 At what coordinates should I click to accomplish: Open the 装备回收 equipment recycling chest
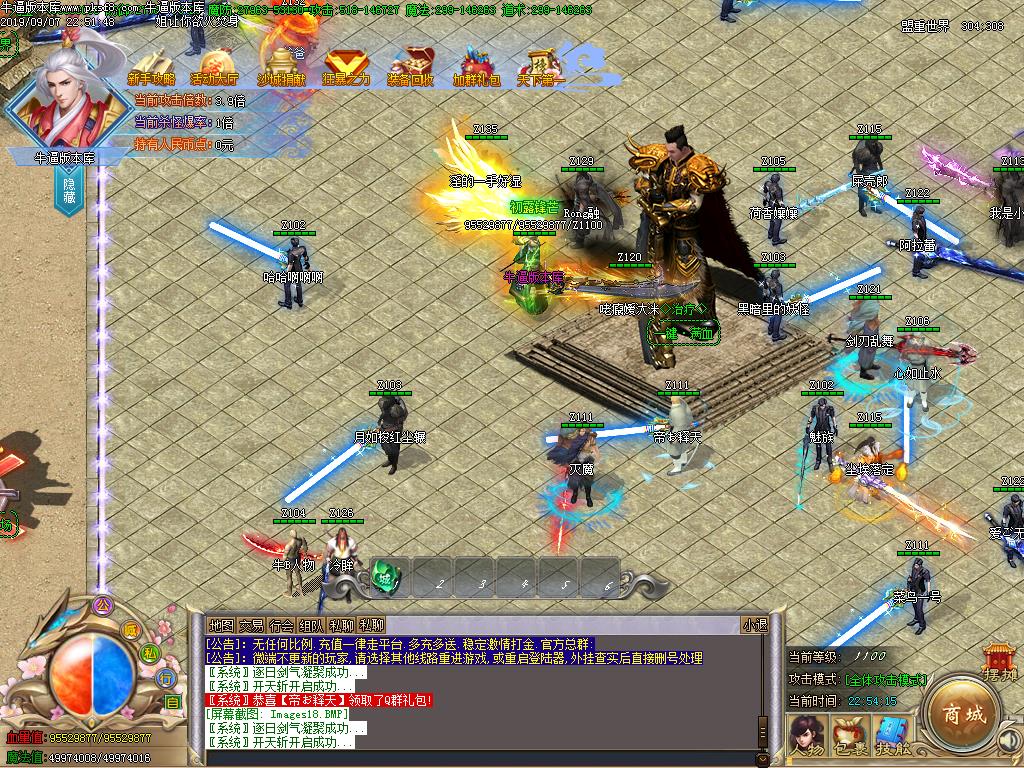[x=411, y=68]
